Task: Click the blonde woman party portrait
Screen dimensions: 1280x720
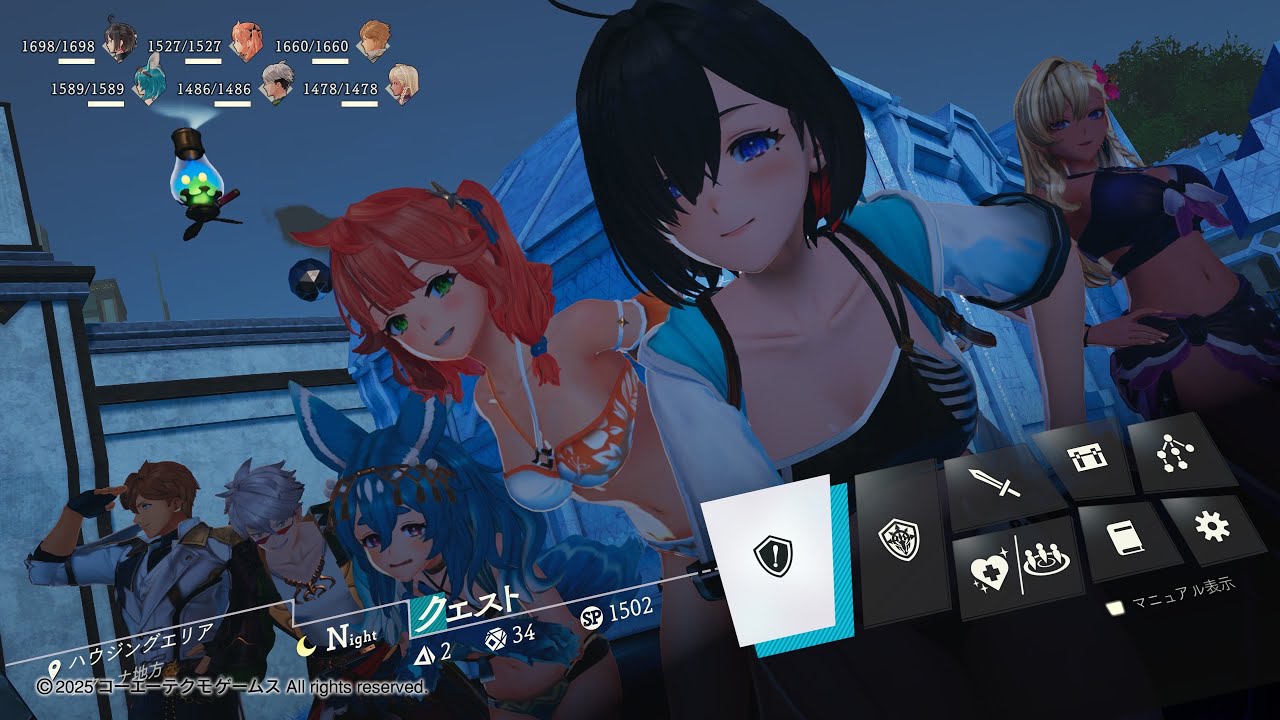Action: click(404, 83)
